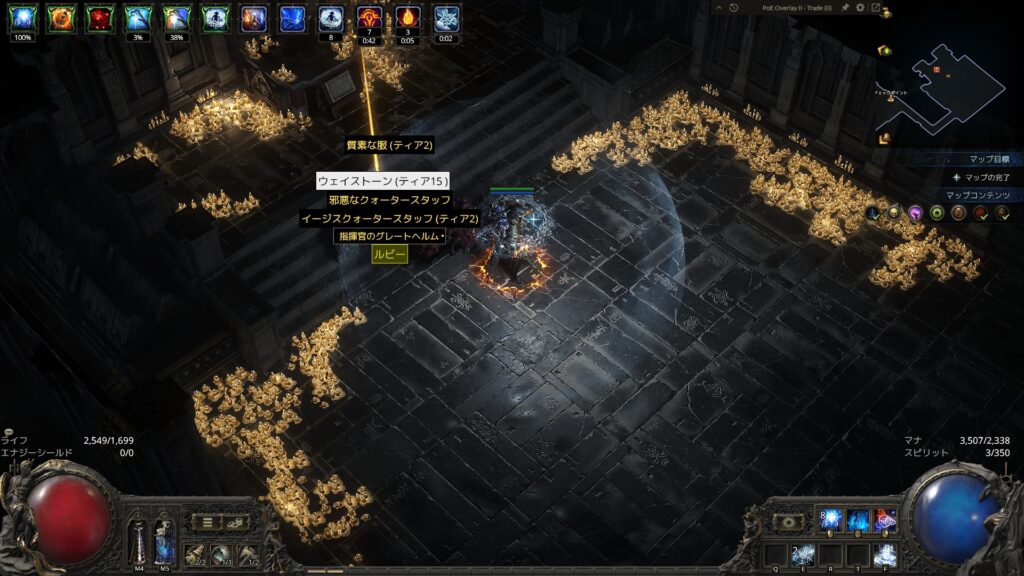Click the buff icon showing 100%

coord(22,18)
